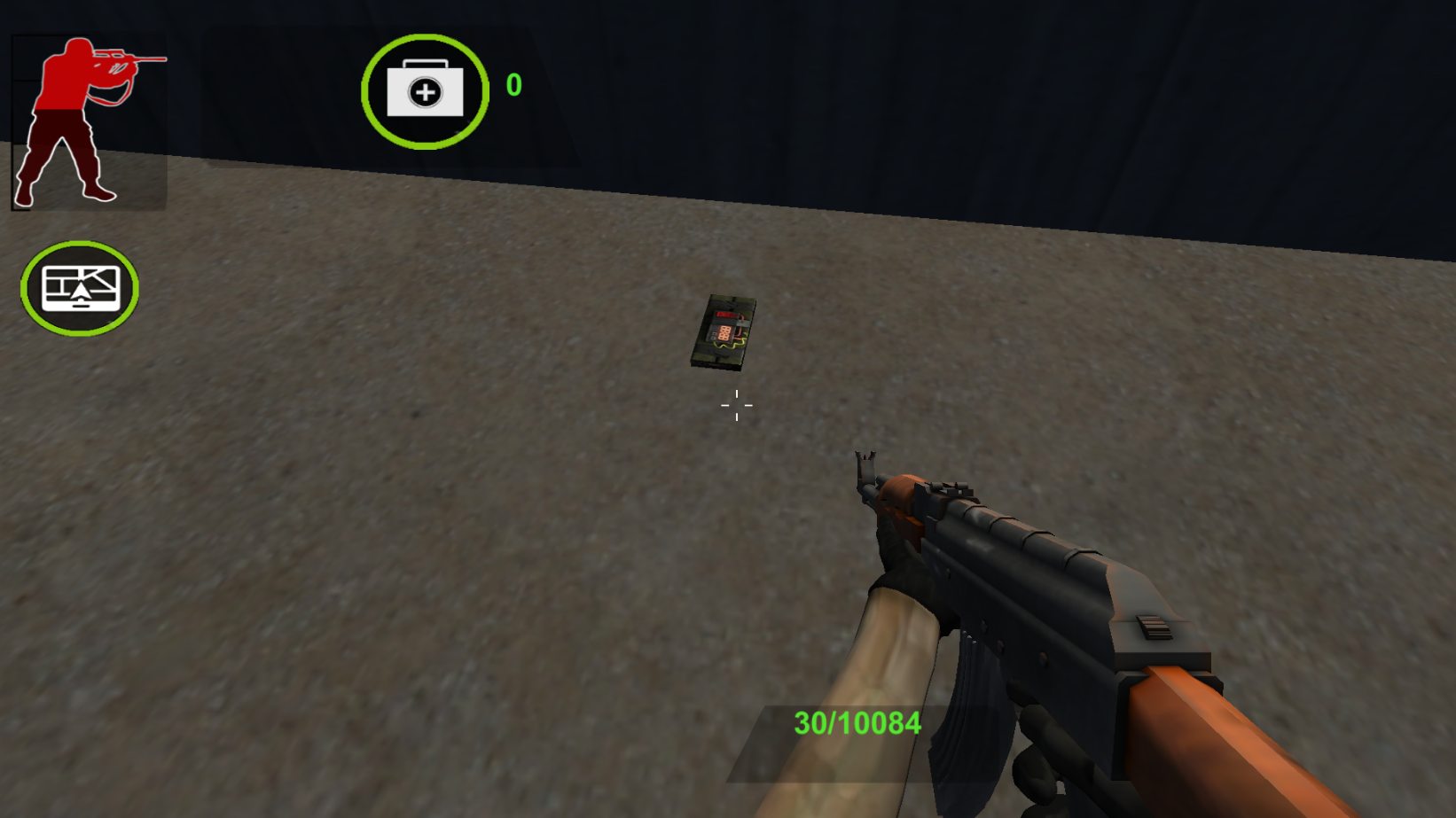Tap the crosshair in screen center

tap(737, 405)
